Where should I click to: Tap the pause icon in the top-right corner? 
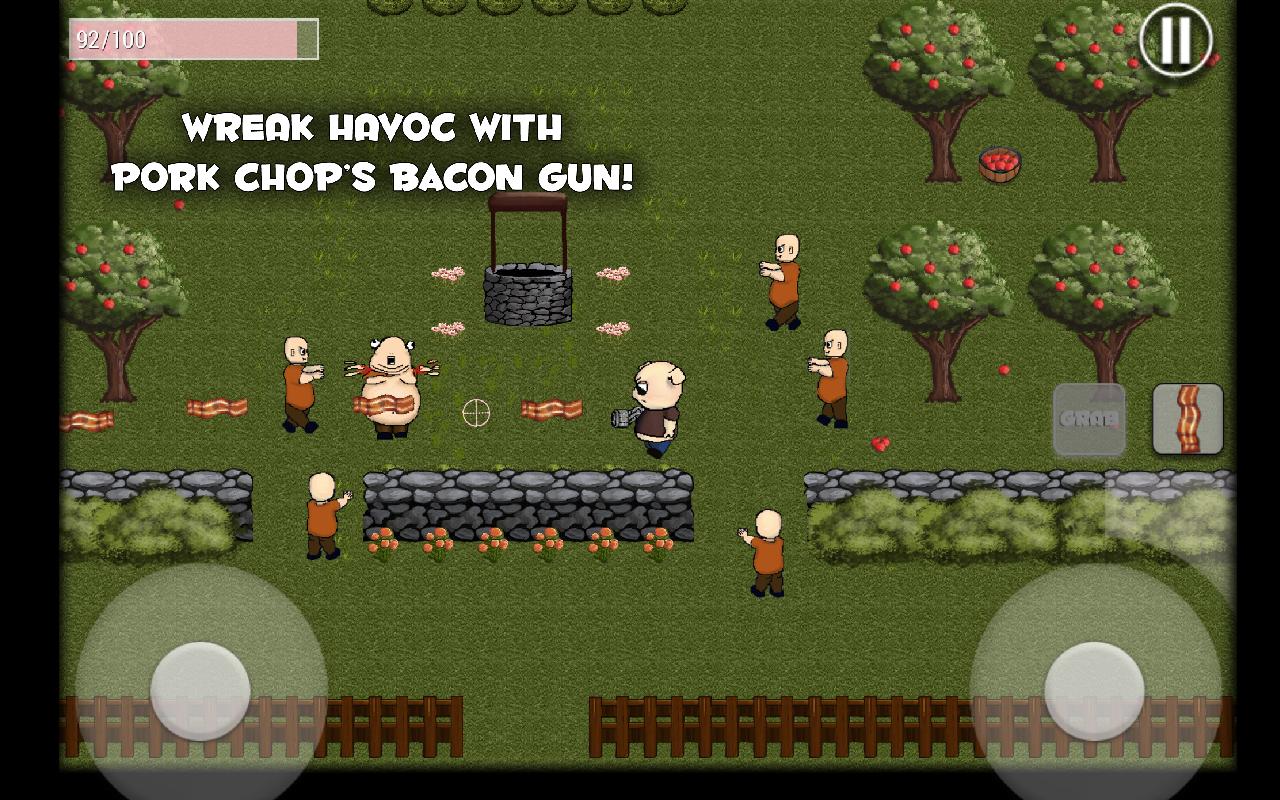point(1176,40)
